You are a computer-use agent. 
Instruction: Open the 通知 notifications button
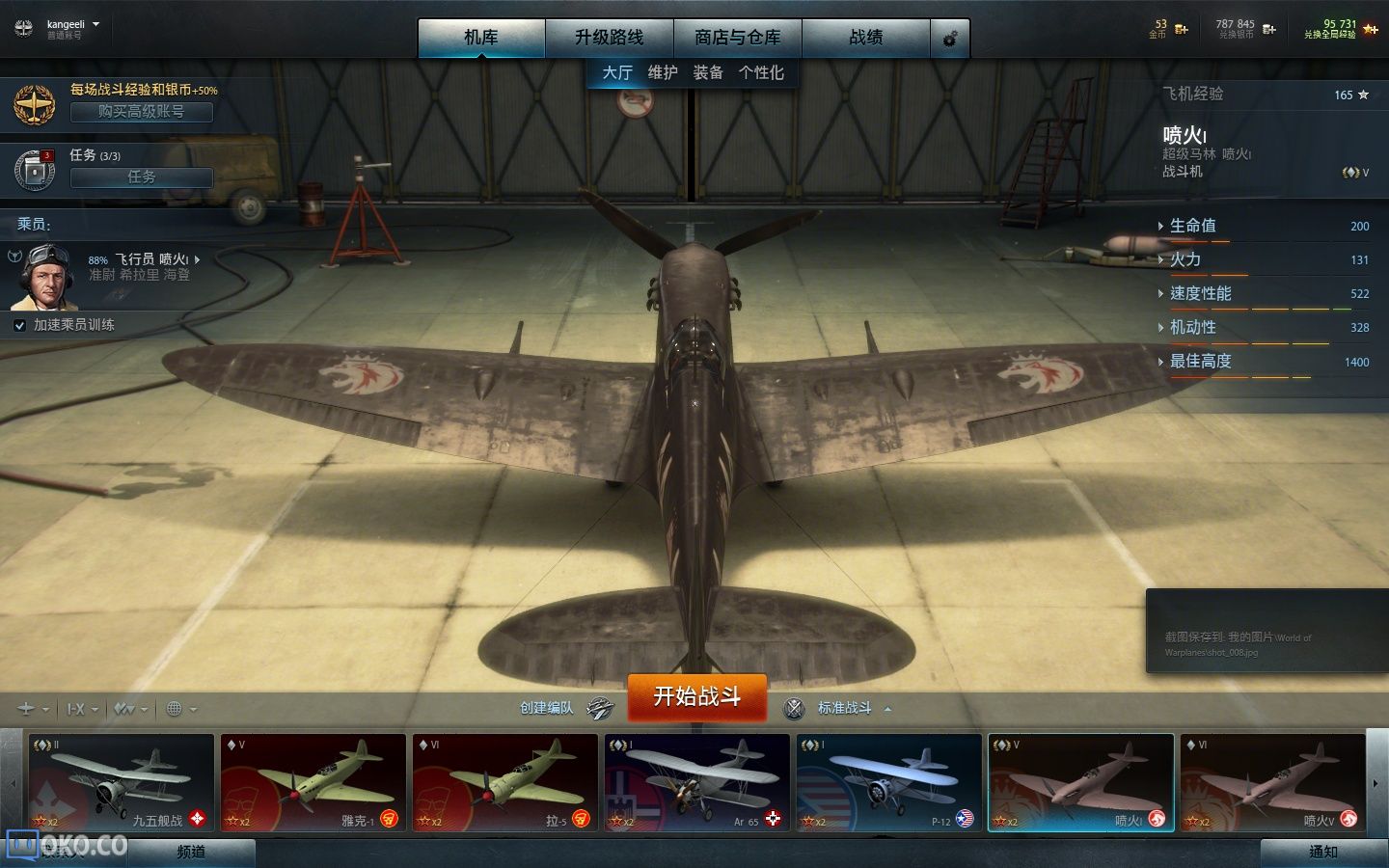[1322, 852]
